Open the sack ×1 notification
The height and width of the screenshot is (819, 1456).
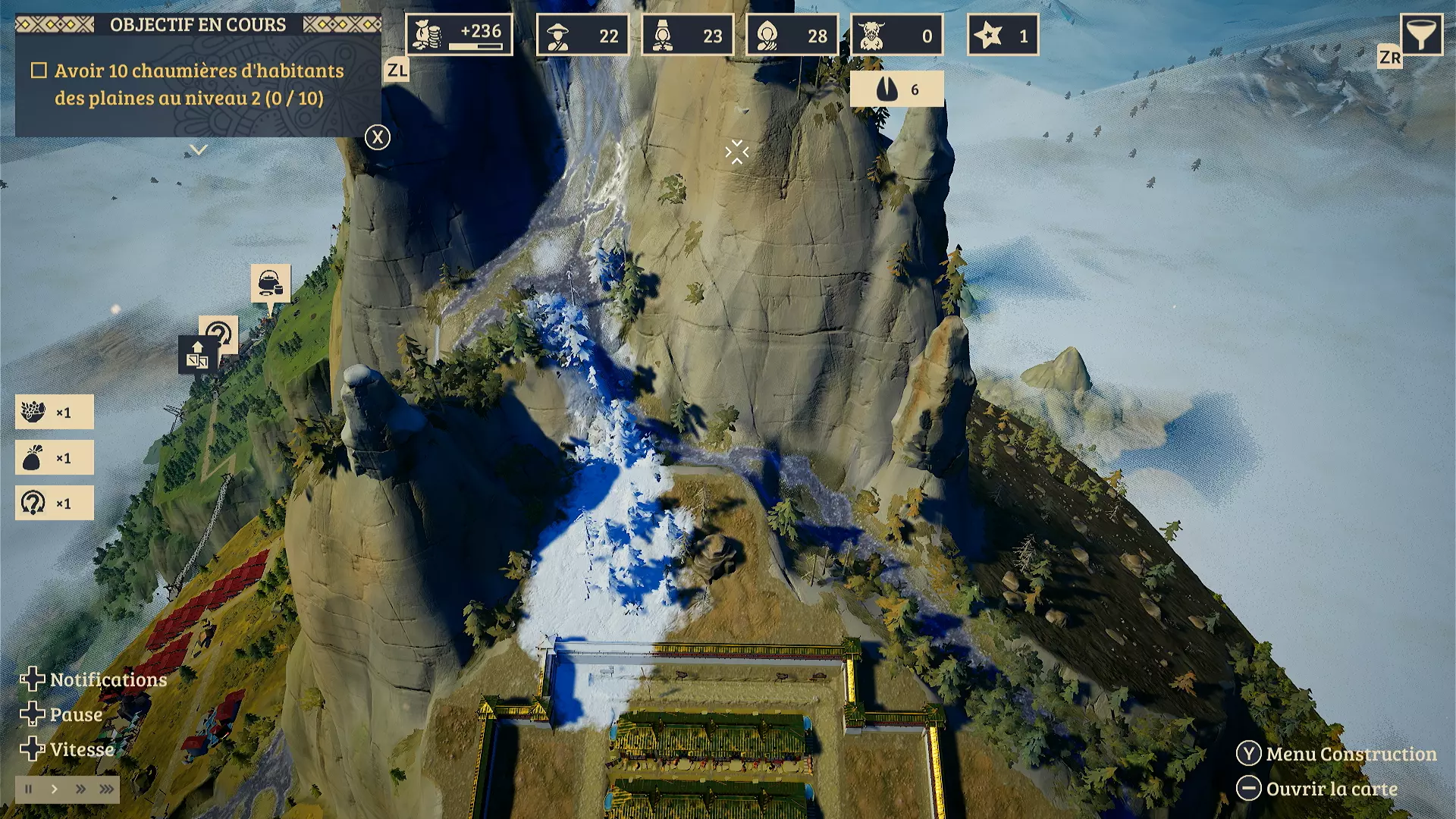(x=55, y=458)
